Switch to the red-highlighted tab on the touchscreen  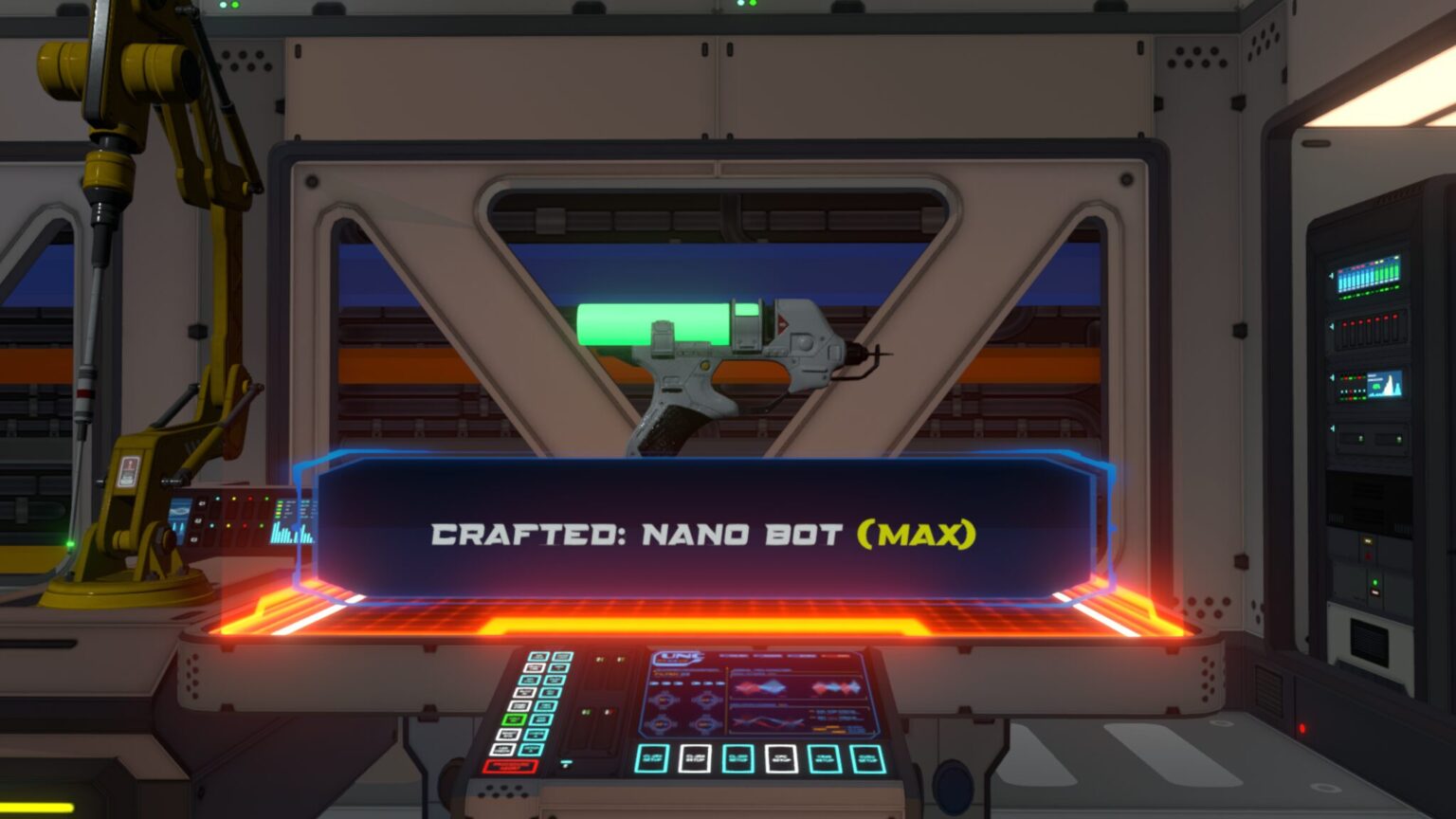pos(836,656)
